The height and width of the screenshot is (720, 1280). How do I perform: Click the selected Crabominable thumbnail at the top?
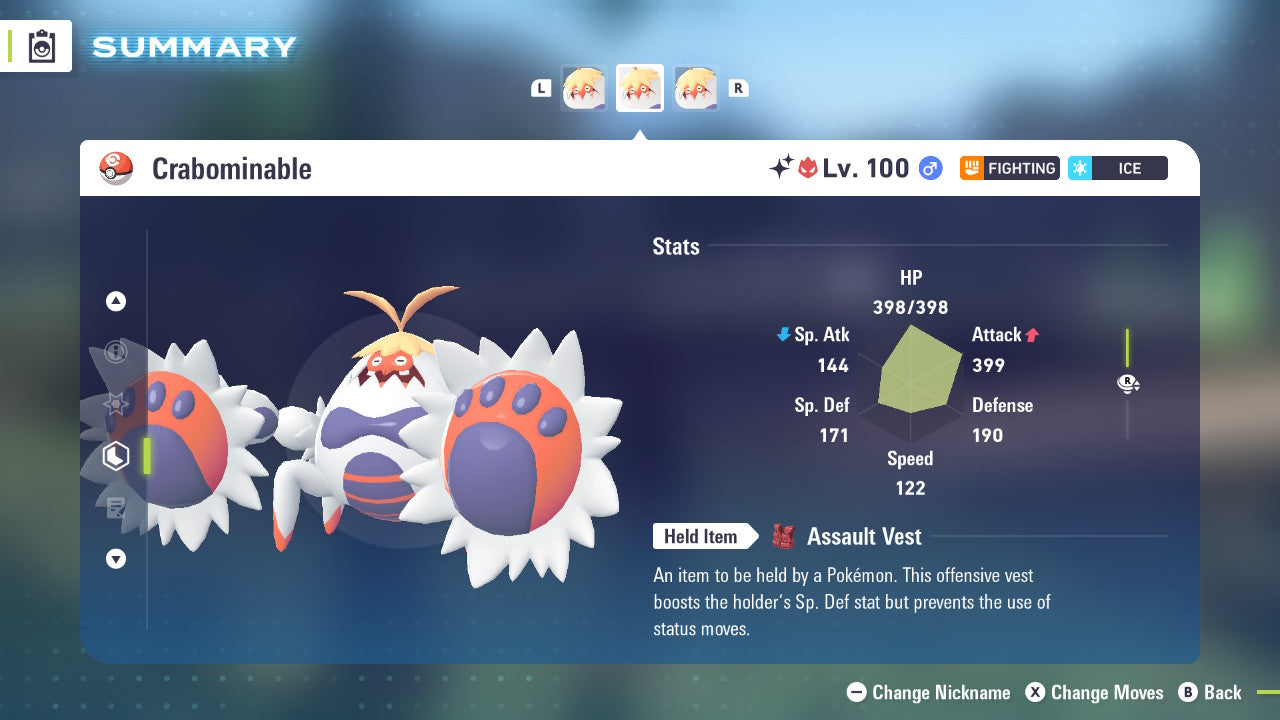tap(640, 88)
